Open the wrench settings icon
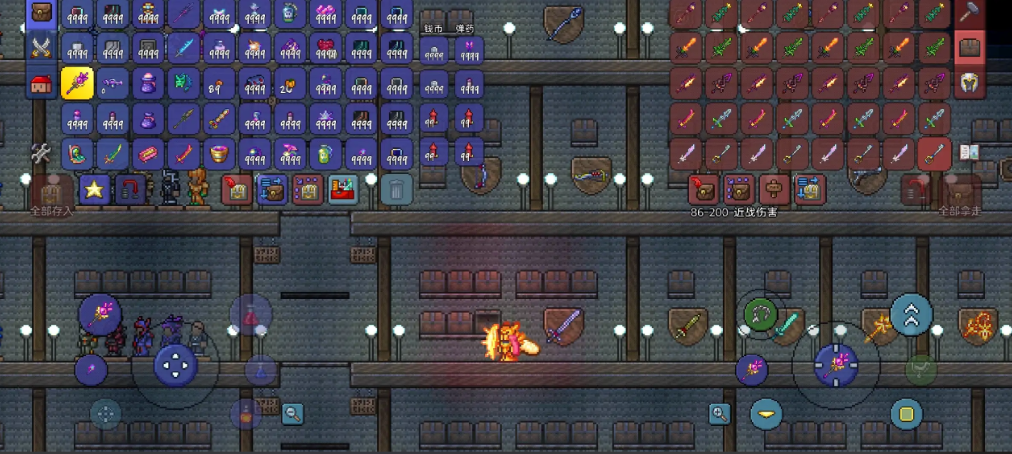This screenshot has height=454, width=1012. coord(40,153)
